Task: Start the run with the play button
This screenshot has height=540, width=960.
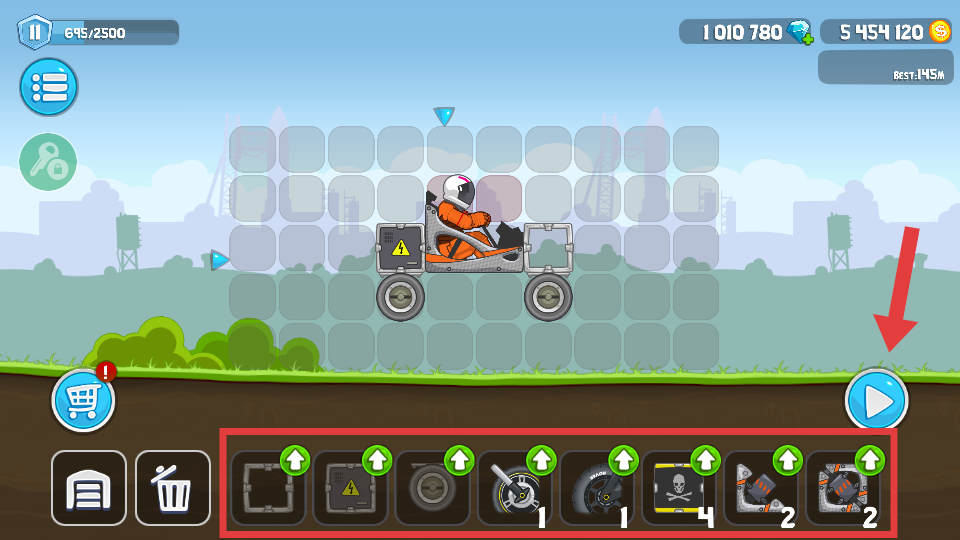Action: click(x=876, y=401)
